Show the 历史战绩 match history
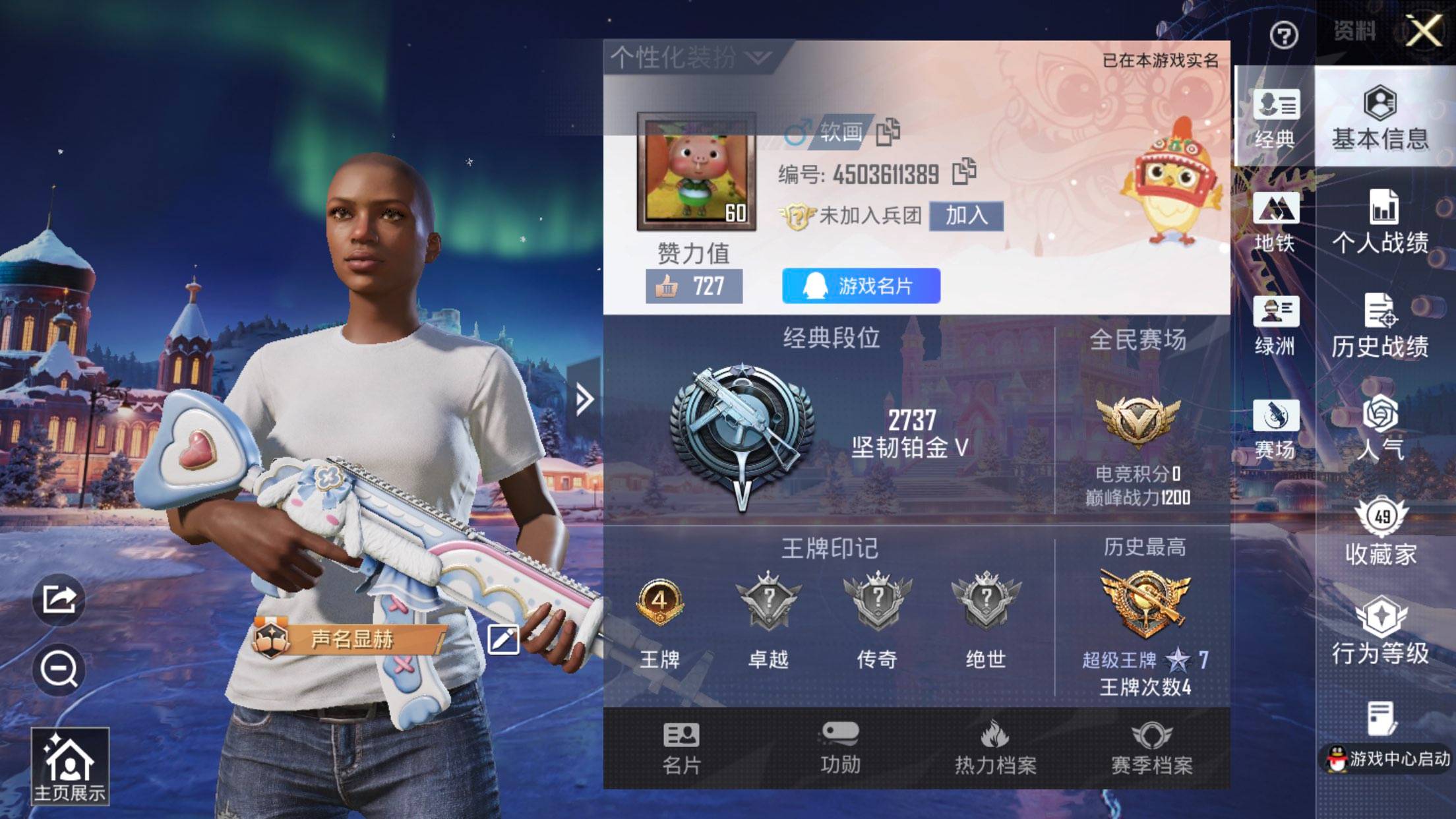The height and width of the screenshot is (819, 1456). tap(1381, 326)
